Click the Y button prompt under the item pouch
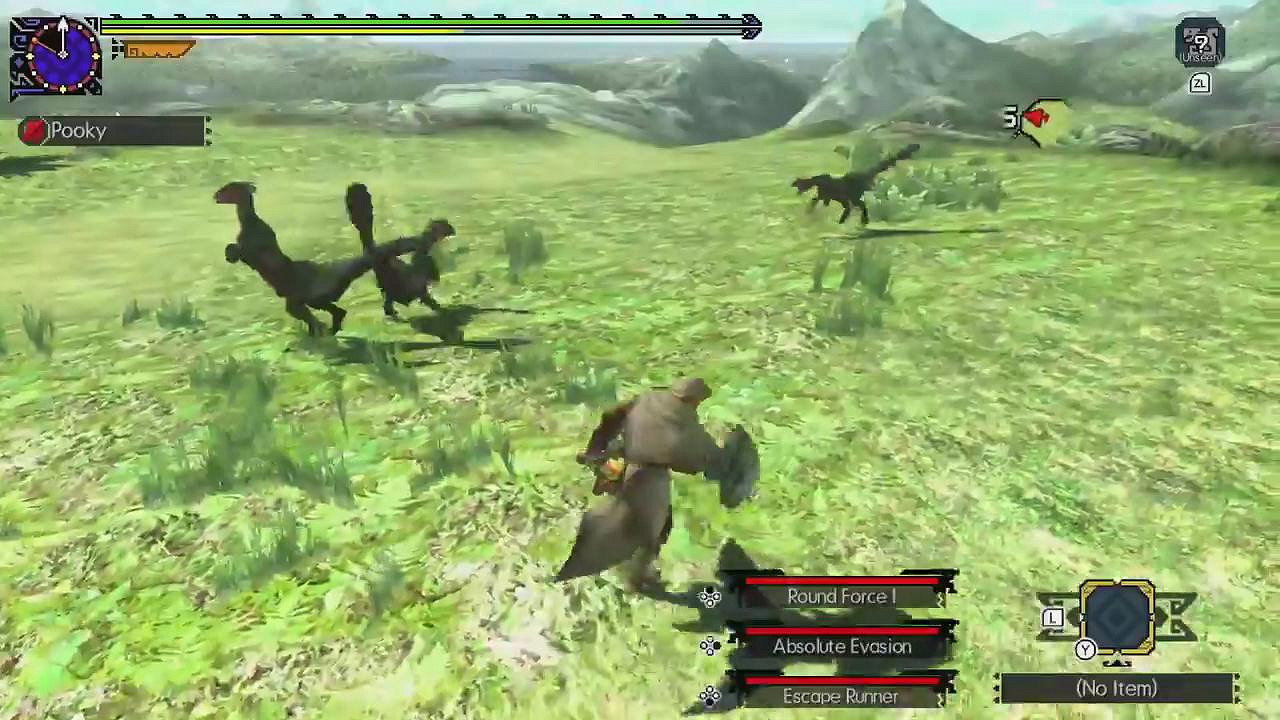This screenshot has height=720, width=1280. (x=1085, y=650)
